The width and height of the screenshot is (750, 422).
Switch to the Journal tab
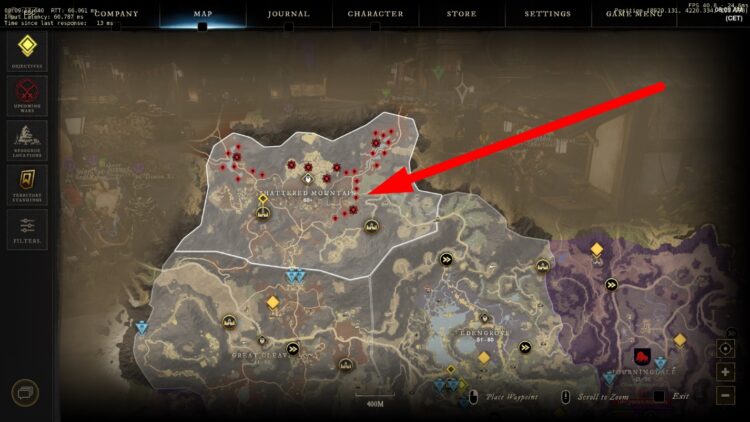pos(288,14)
